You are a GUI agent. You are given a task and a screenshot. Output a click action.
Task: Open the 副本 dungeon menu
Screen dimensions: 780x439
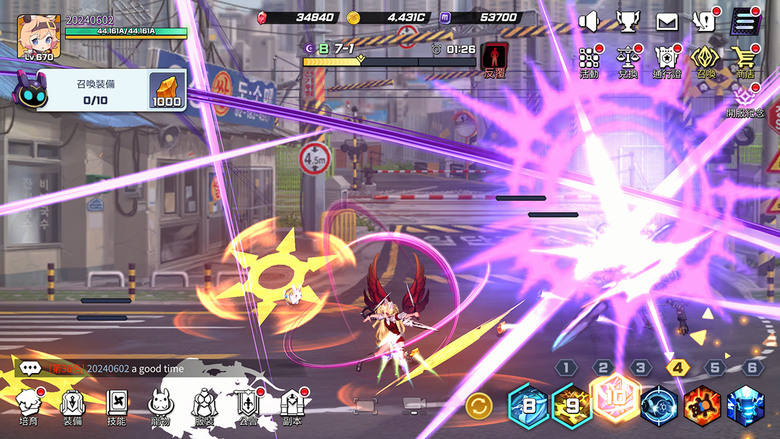(x=292, y=406)
